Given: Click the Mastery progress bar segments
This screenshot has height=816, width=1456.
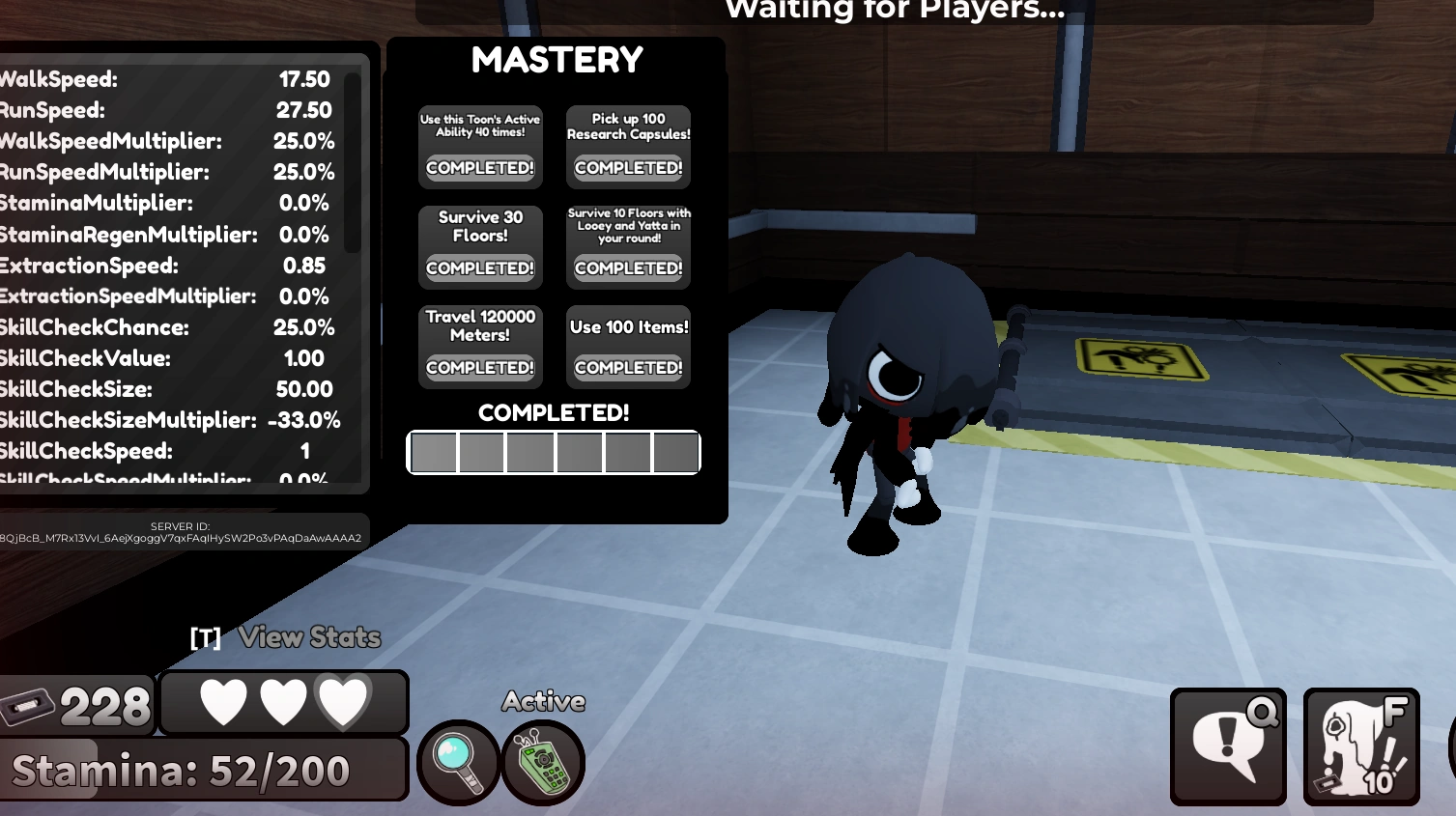Looking at the screenshot, I should (x=555, y=452).
